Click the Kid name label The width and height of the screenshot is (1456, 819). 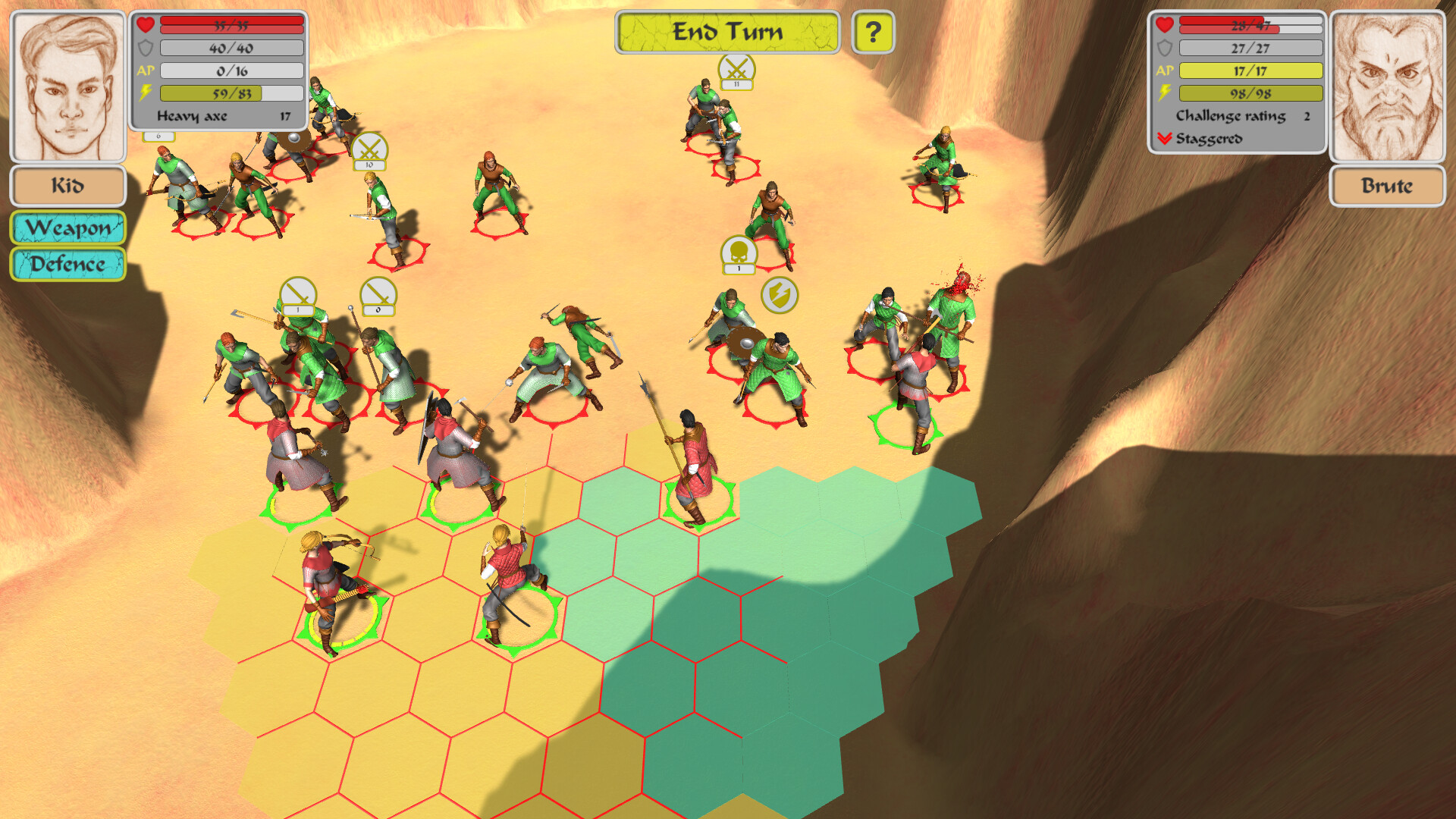coord(67,186)
